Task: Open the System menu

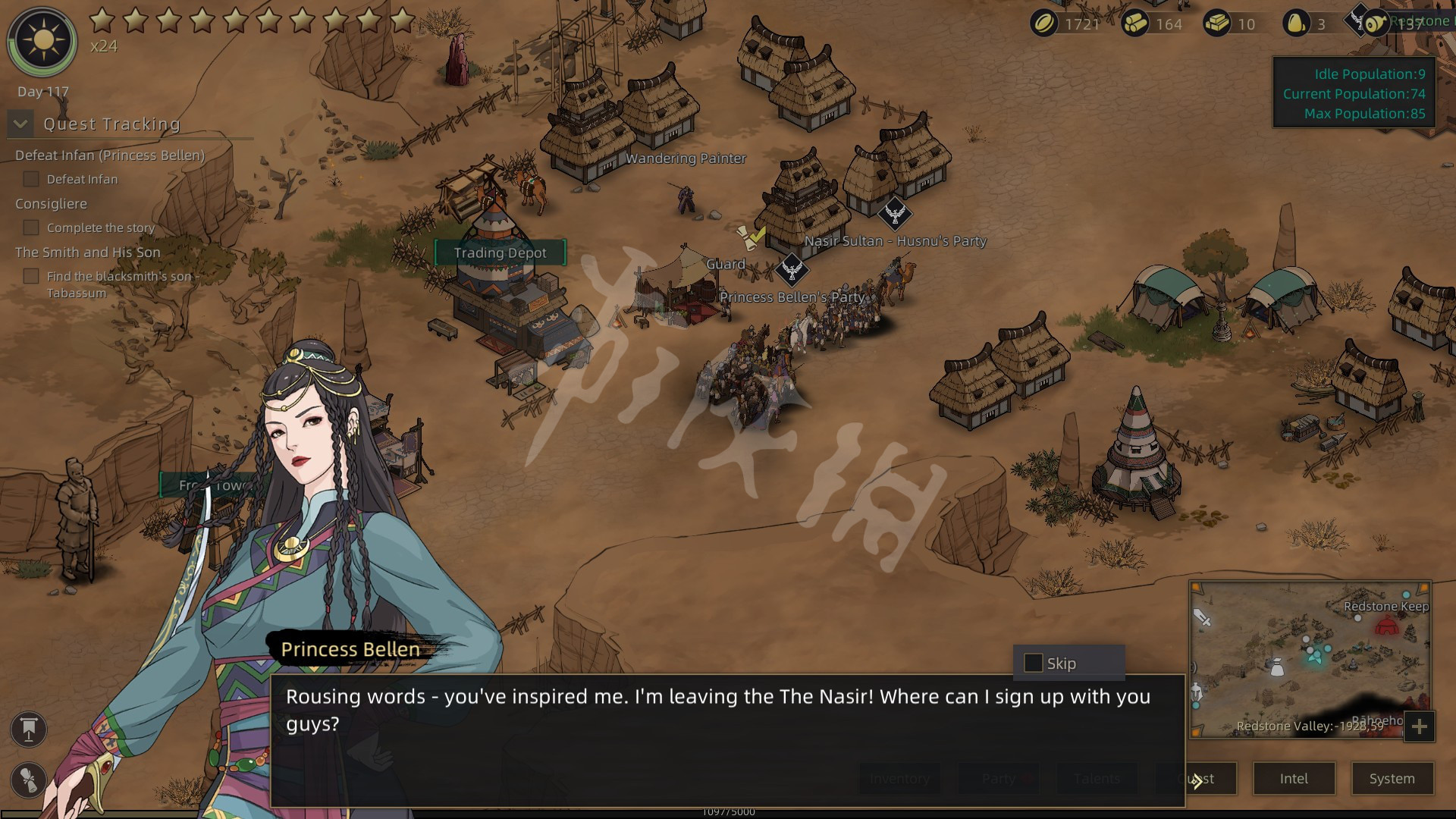Action: click(x=1392, y=779)
